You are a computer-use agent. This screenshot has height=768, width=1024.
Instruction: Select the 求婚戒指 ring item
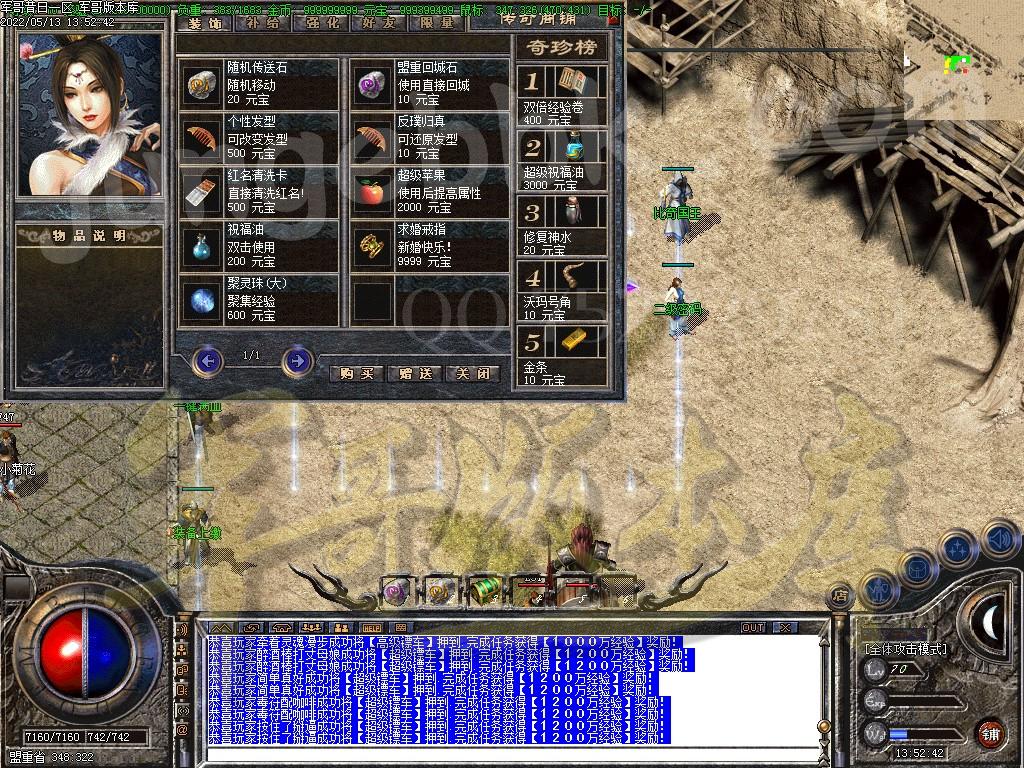point(372,246)
